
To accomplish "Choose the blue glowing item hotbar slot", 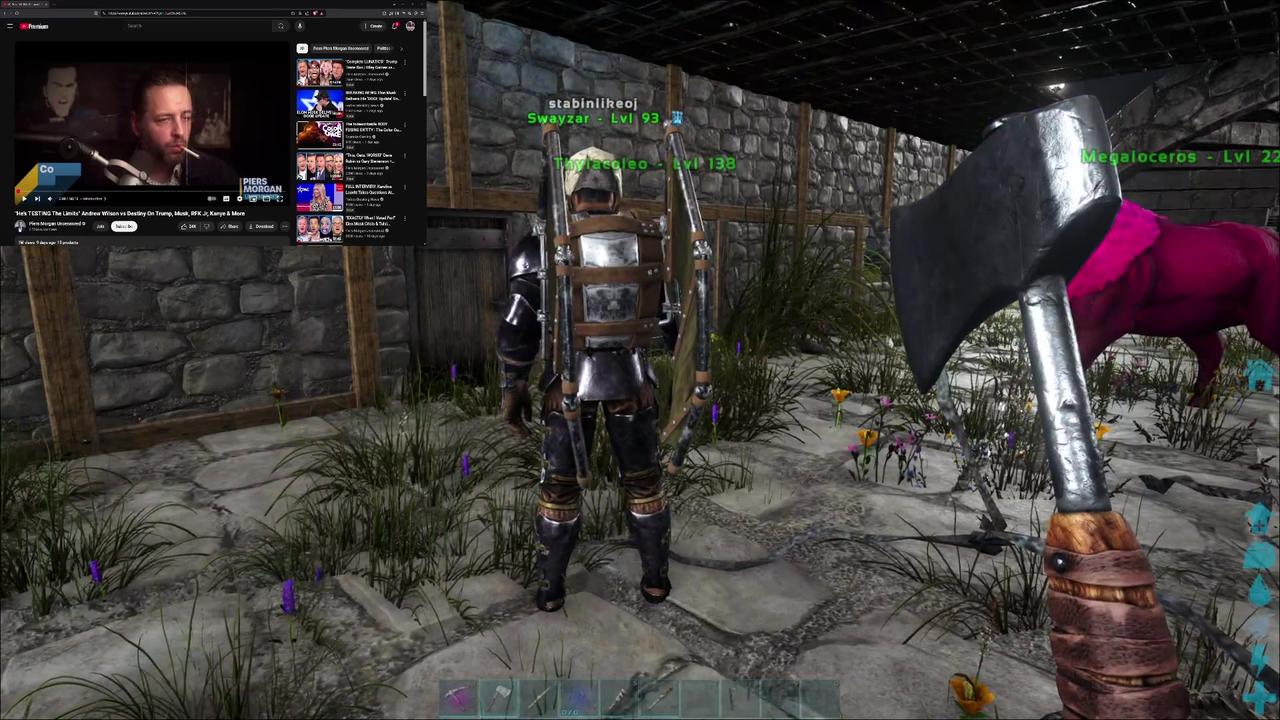I will pyautogui.click(x=580, y=697).
